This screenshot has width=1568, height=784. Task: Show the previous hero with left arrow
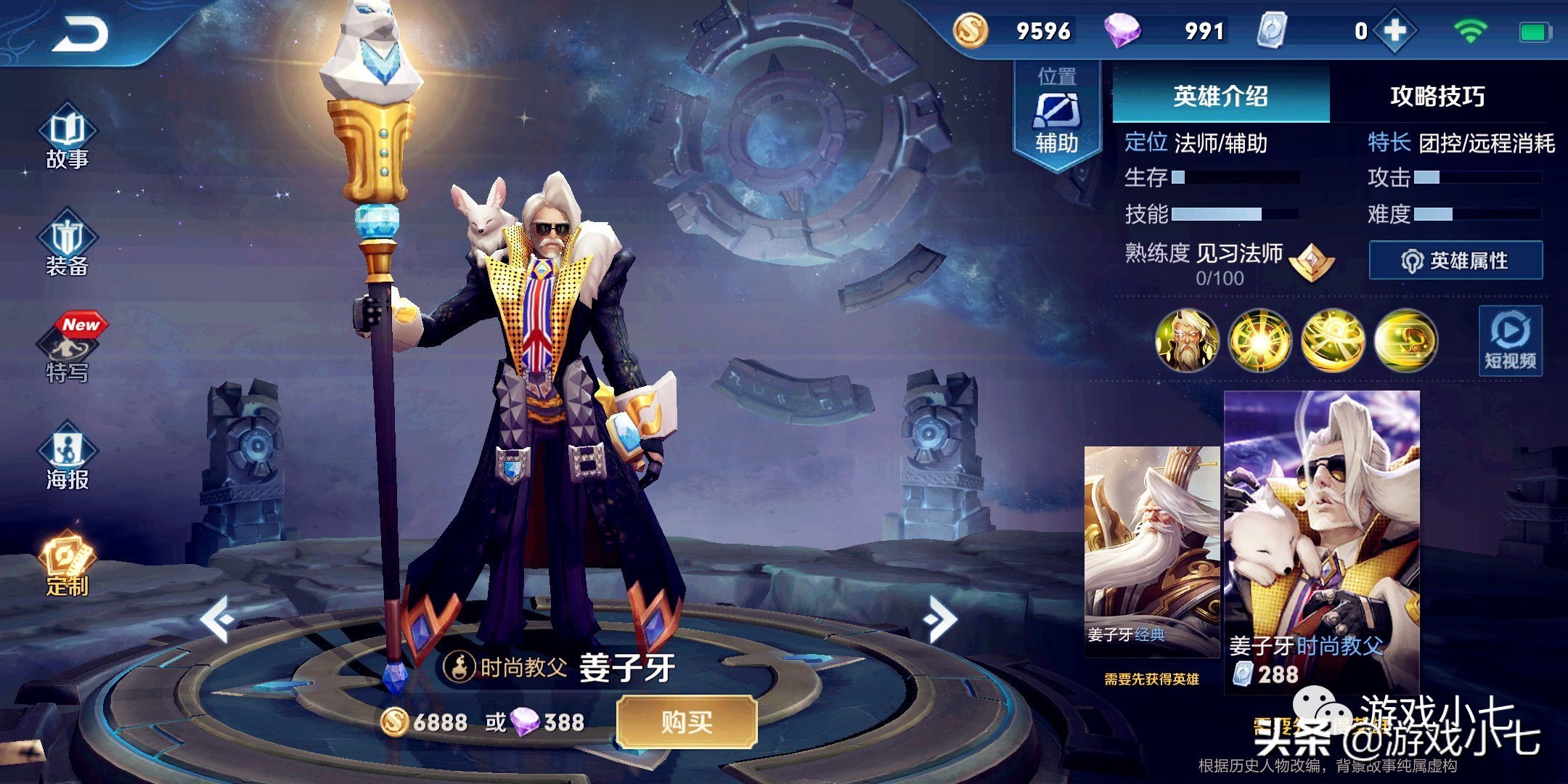[x=216, y=619]
